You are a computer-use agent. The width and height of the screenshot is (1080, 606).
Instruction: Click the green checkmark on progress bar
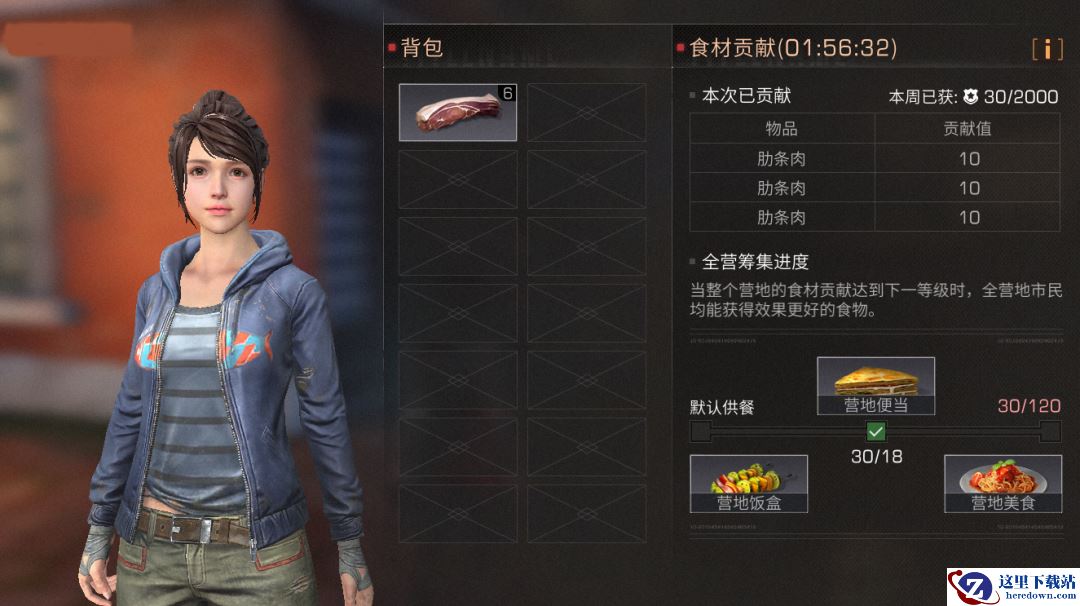(x=876, y=431)
